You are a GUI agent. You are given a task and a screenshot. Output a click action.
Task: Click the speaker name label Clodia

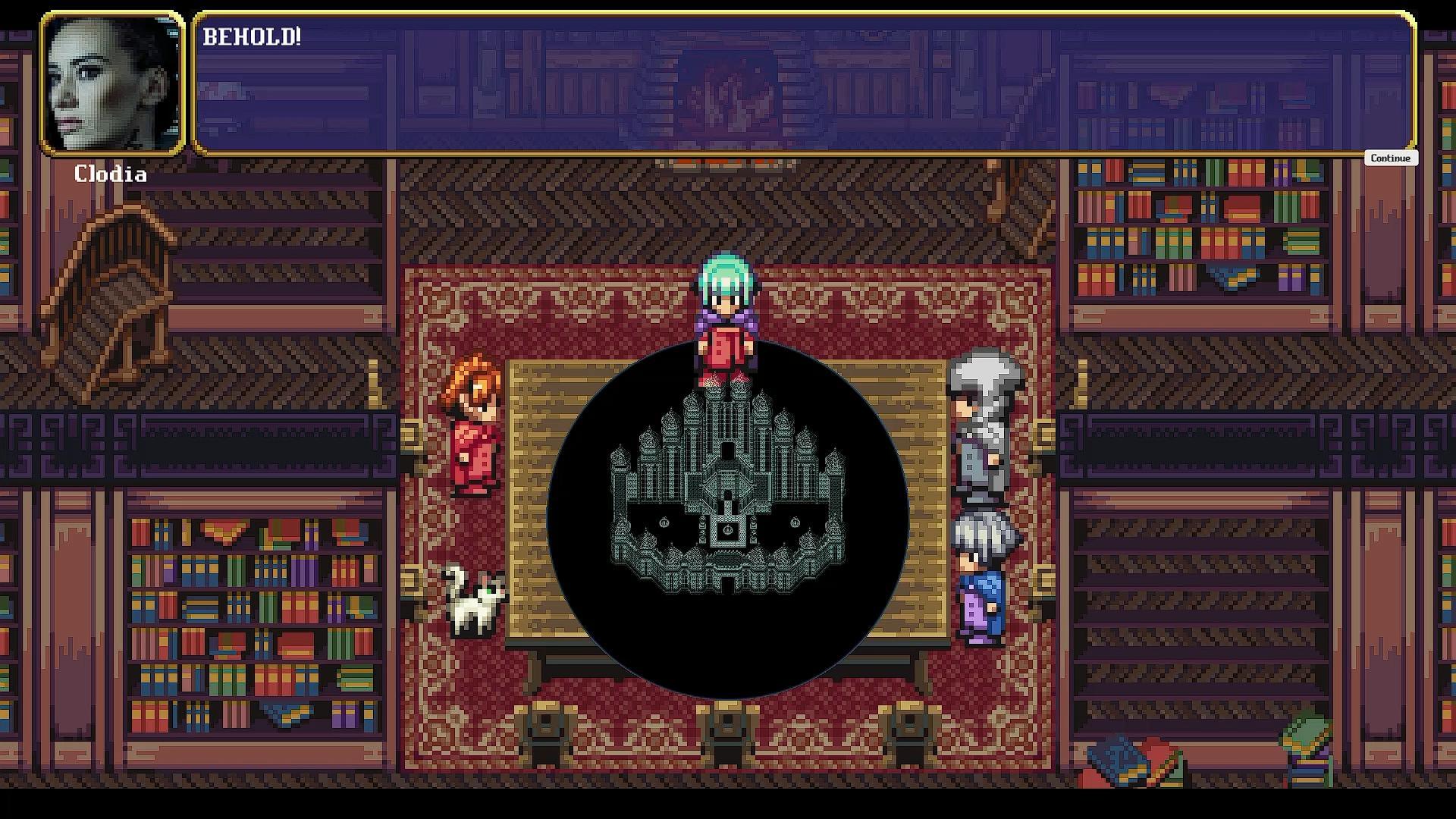(111, 175)
